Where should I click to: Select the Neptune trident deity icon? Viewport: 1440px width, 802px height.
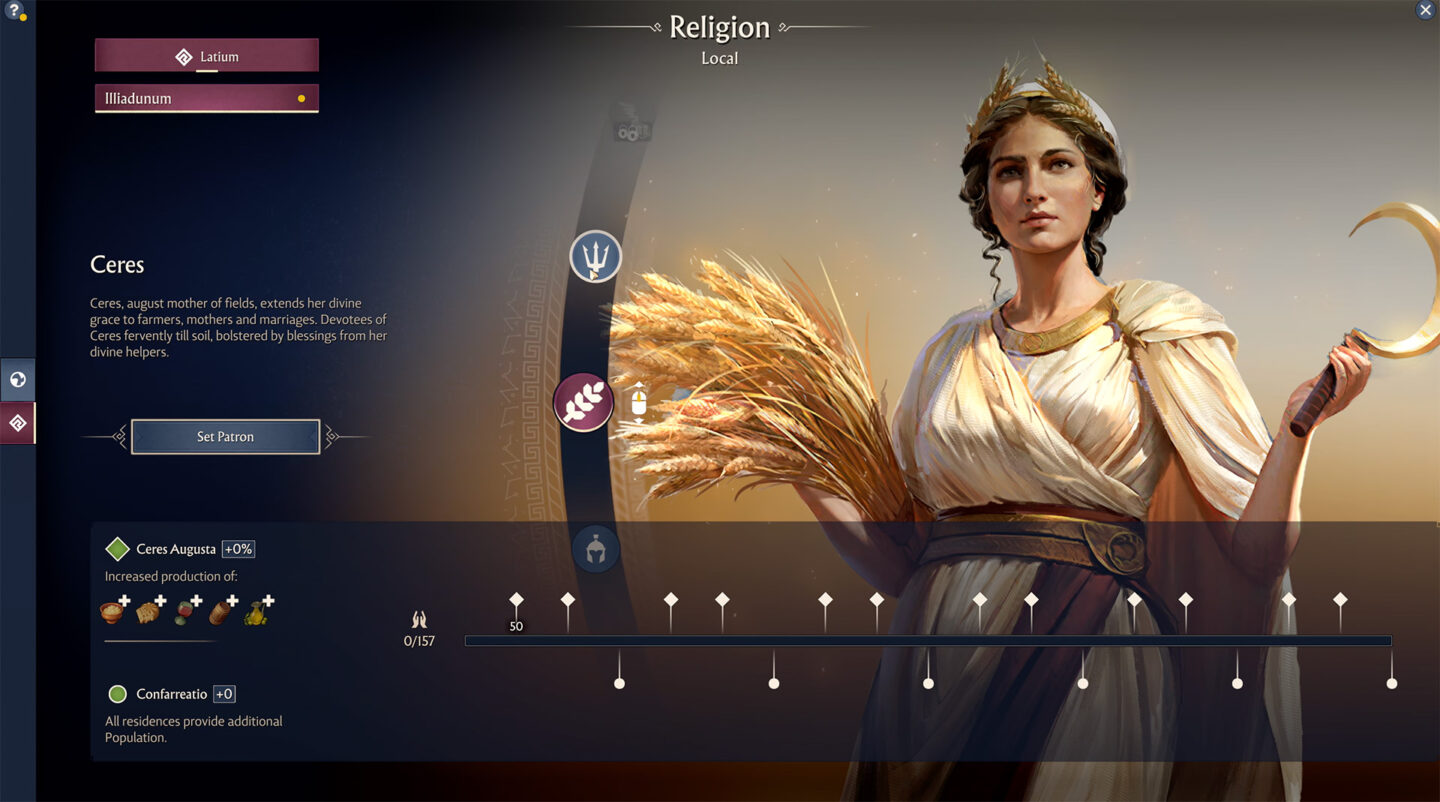pyautogui.click(x=595, y=256)
